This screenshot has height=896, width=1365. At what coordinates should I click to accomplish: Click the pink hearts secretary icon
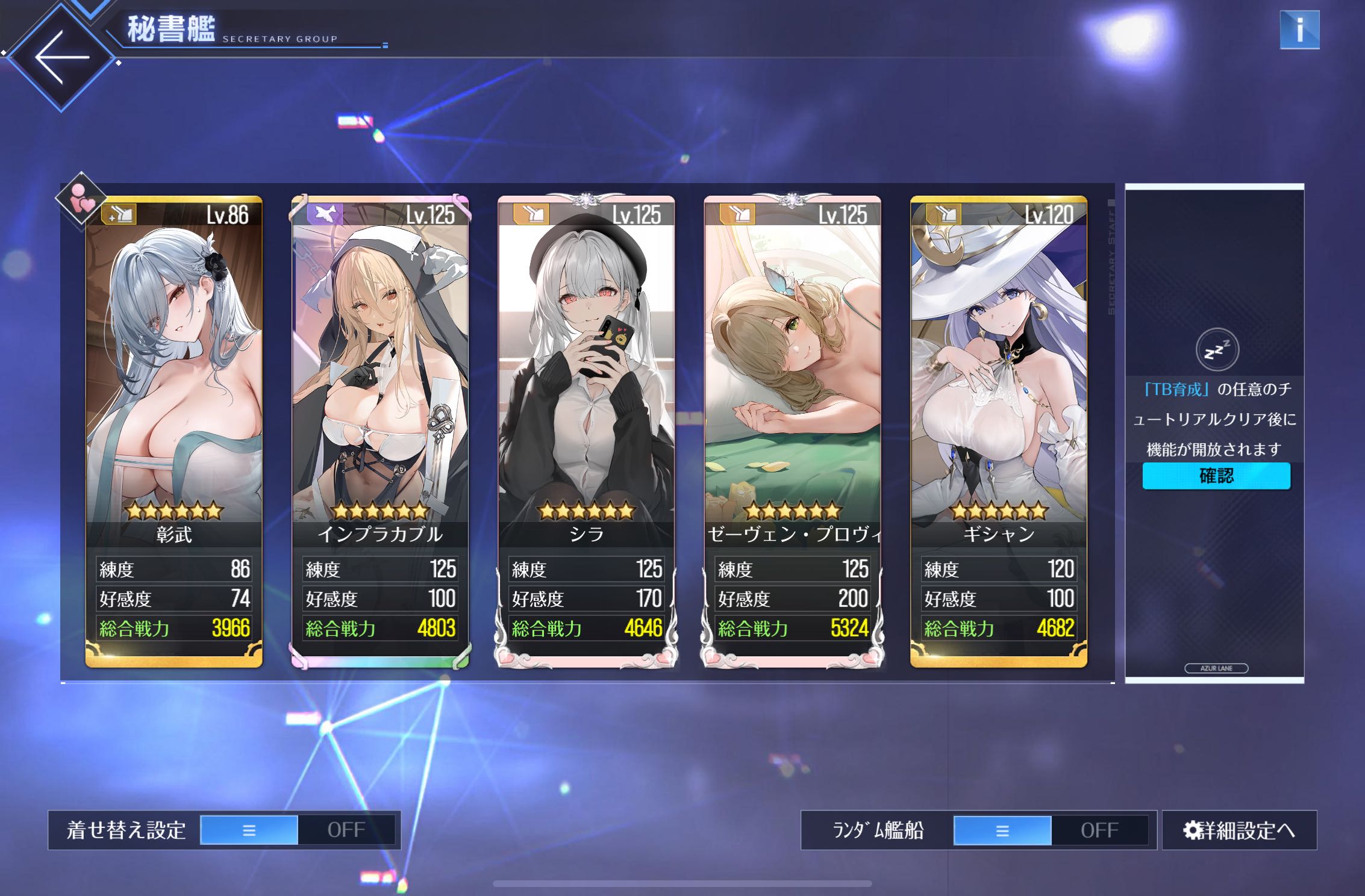click(81, 199)
